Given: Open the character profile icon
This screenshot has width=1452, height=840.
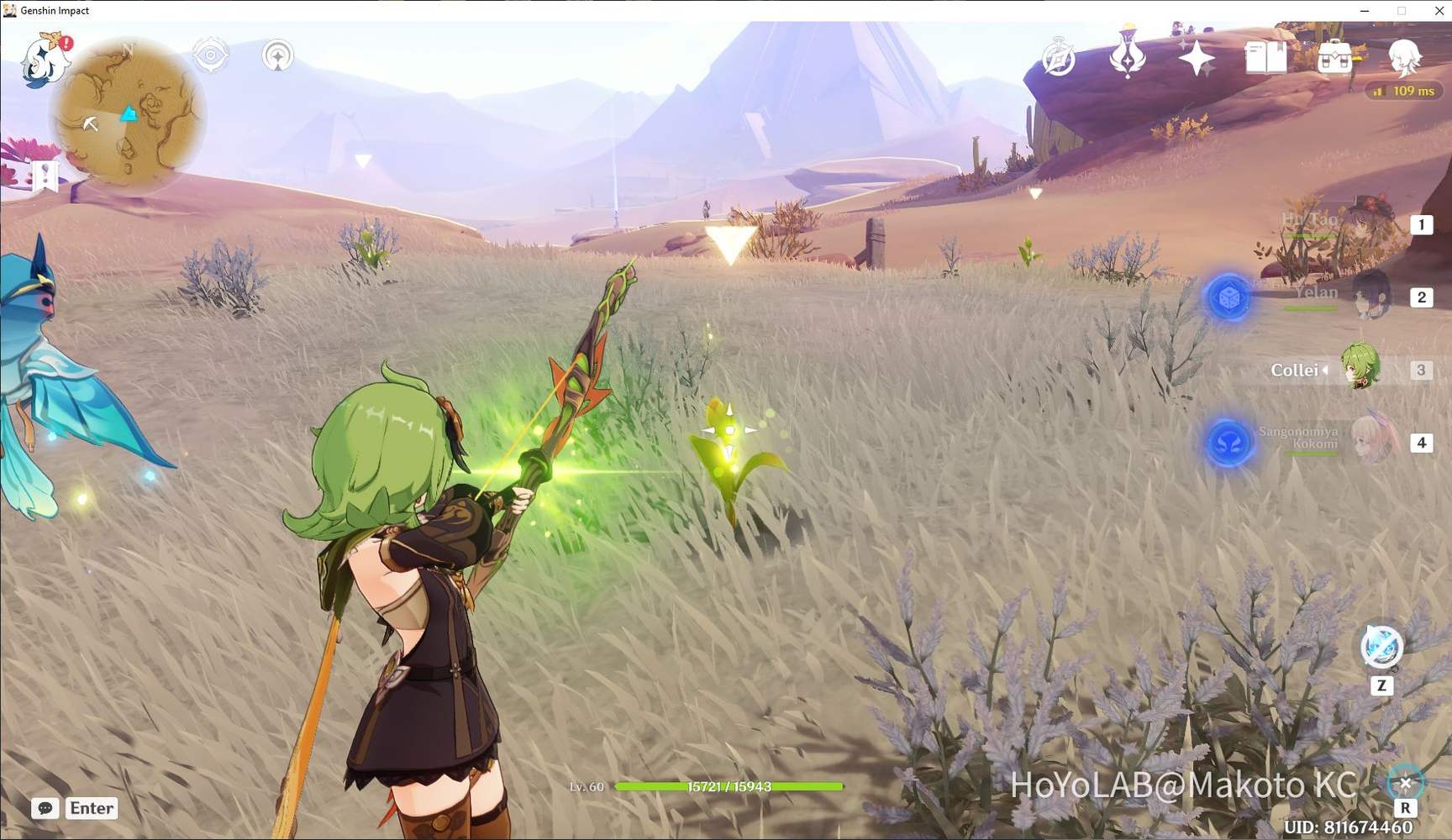Looking at the screenshot, I should (1403, 57).
